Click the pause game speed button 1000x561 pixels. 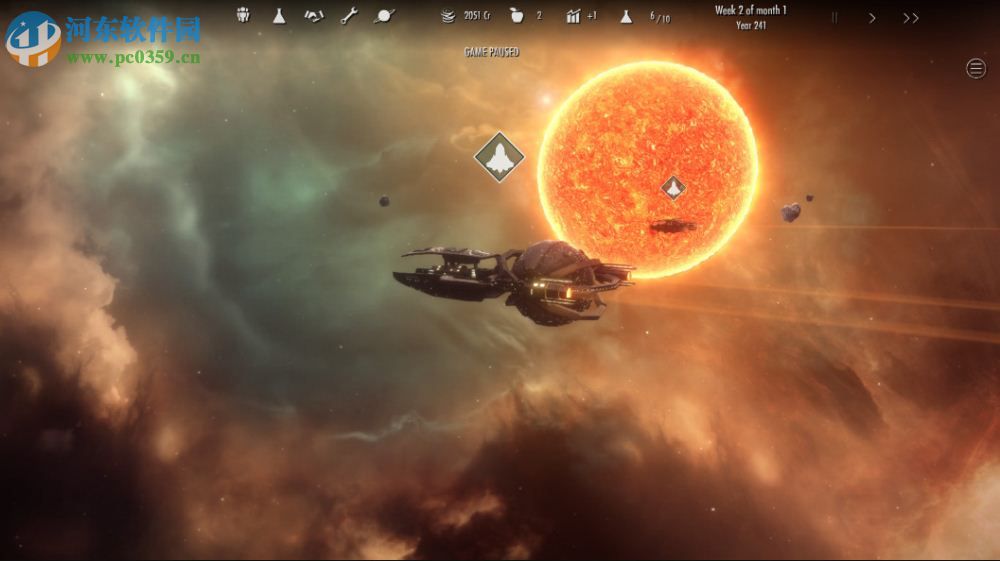[x=835, y=17]
